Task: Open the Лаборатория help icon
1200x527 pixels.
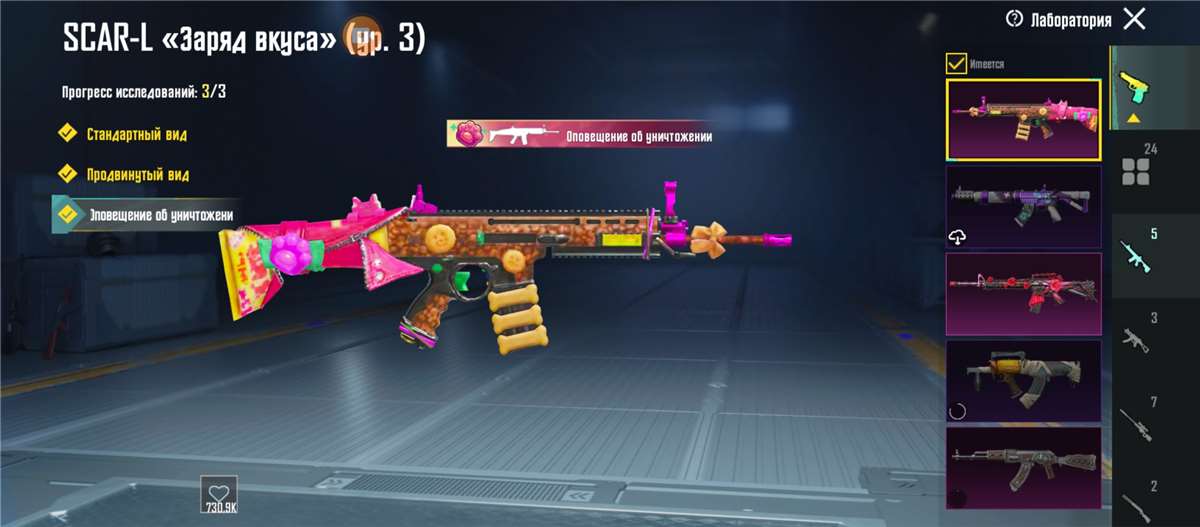Action: point(1015,19)
